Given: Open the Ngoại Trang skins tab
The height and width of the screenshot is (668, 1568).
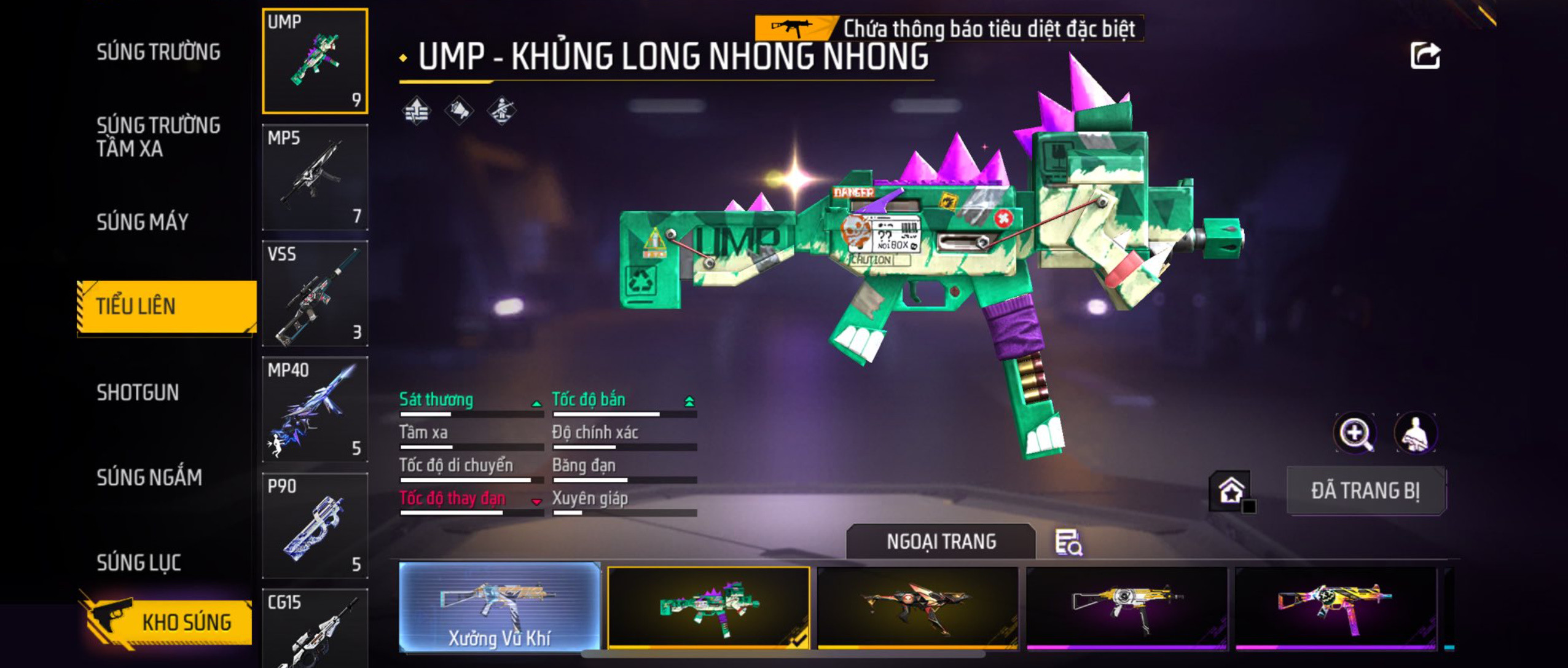Looking at the screenshot, I should 941,541.
